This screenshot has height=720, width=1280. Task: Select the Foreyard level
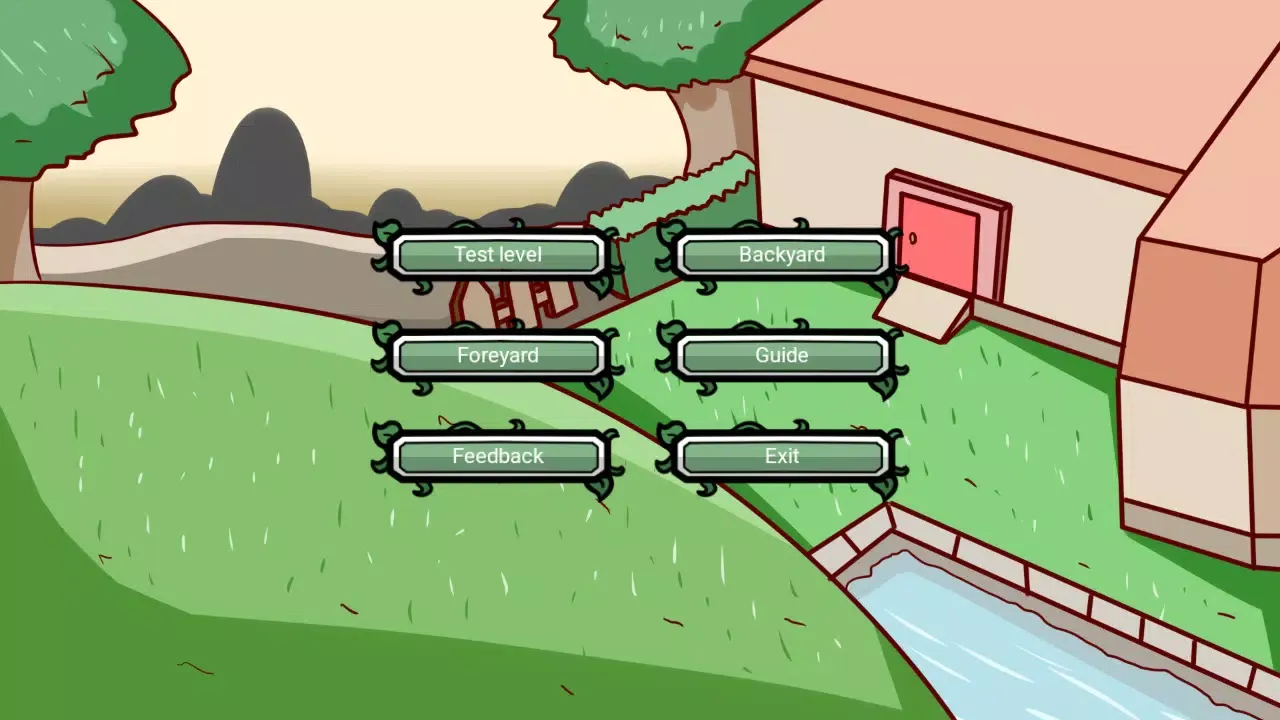click(499, 355)
